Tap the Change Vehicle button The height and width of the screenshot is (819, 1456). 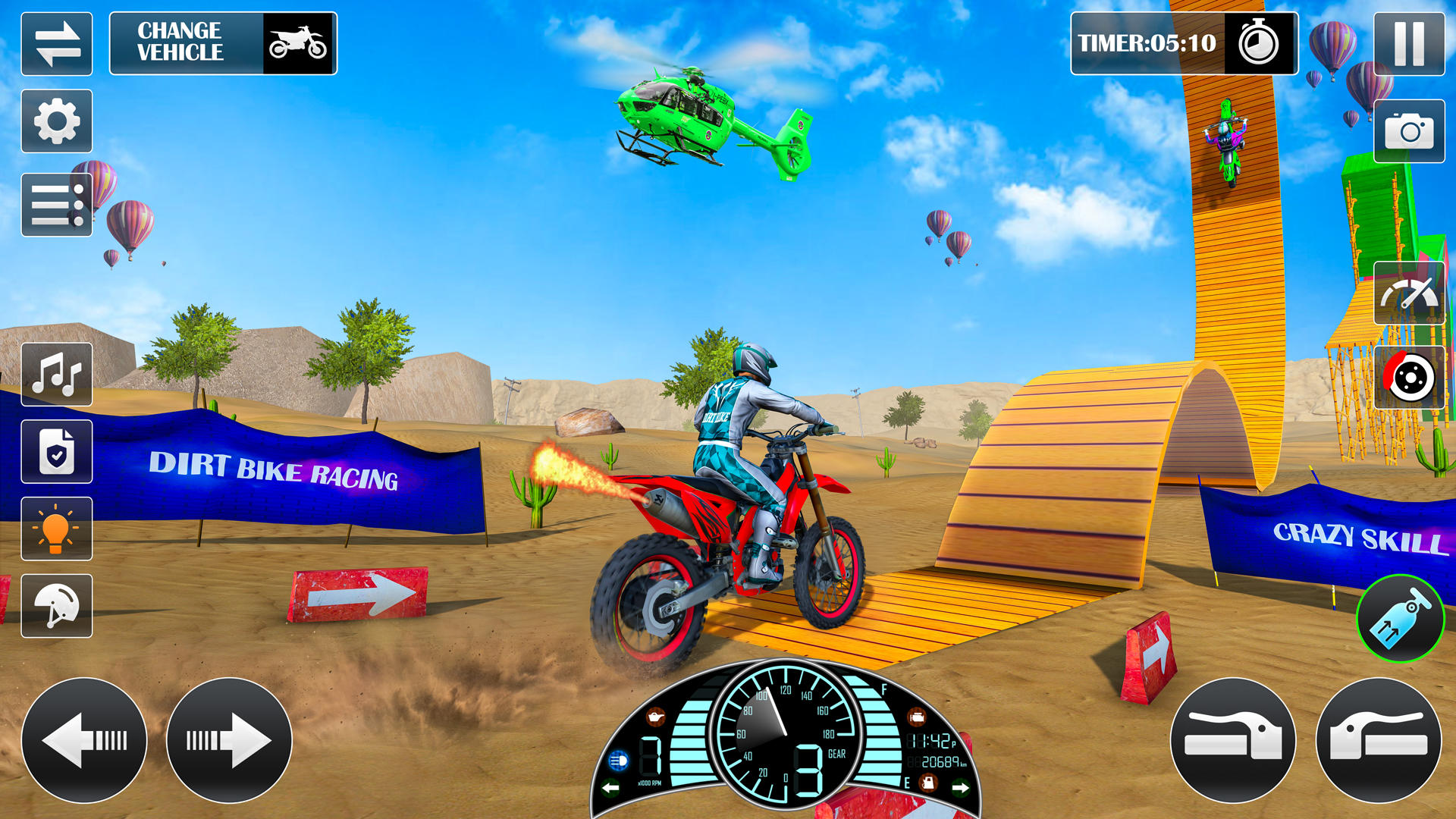click(x=223, y=43)
